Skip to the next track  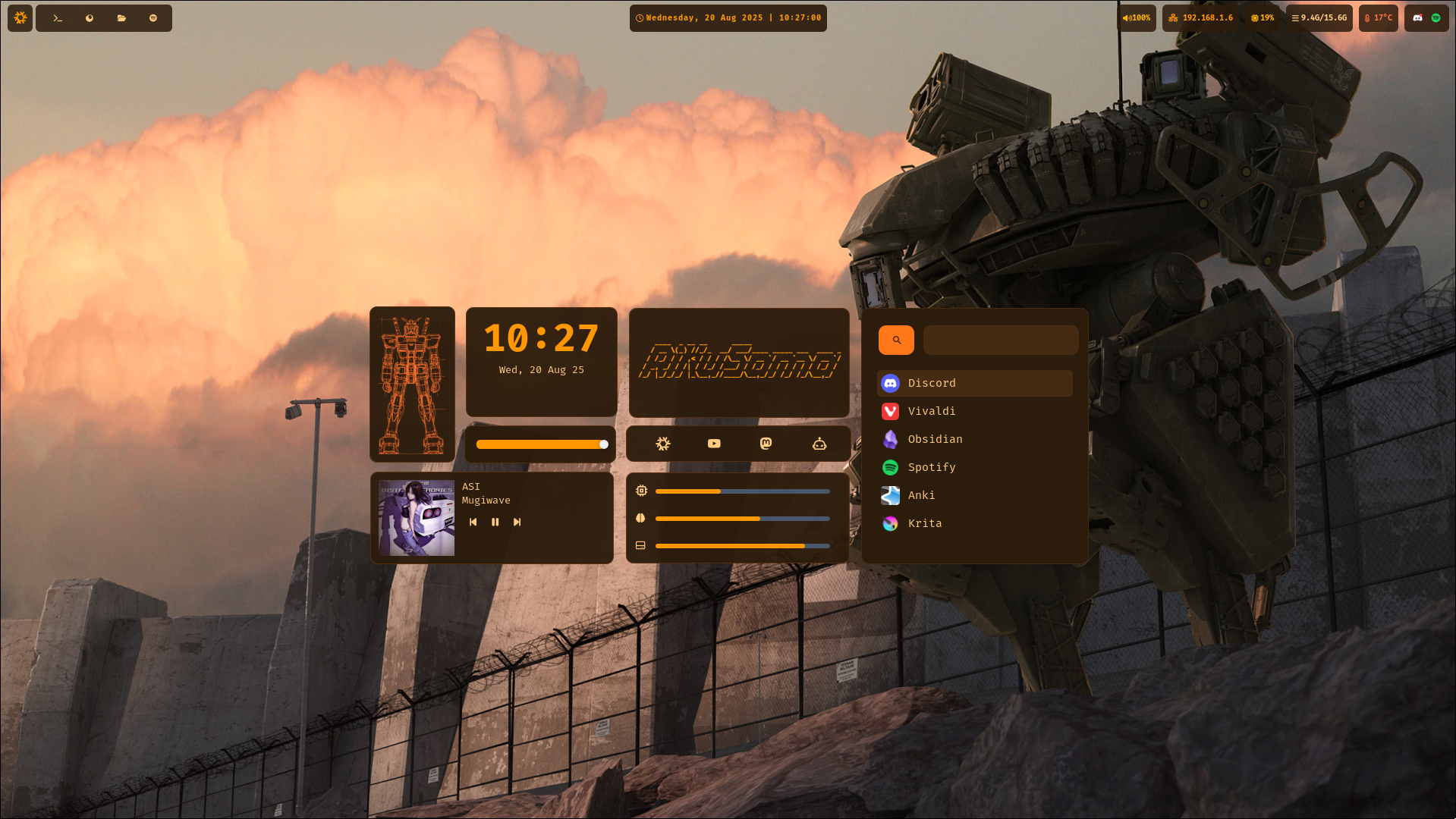click(x=517, y=522)
